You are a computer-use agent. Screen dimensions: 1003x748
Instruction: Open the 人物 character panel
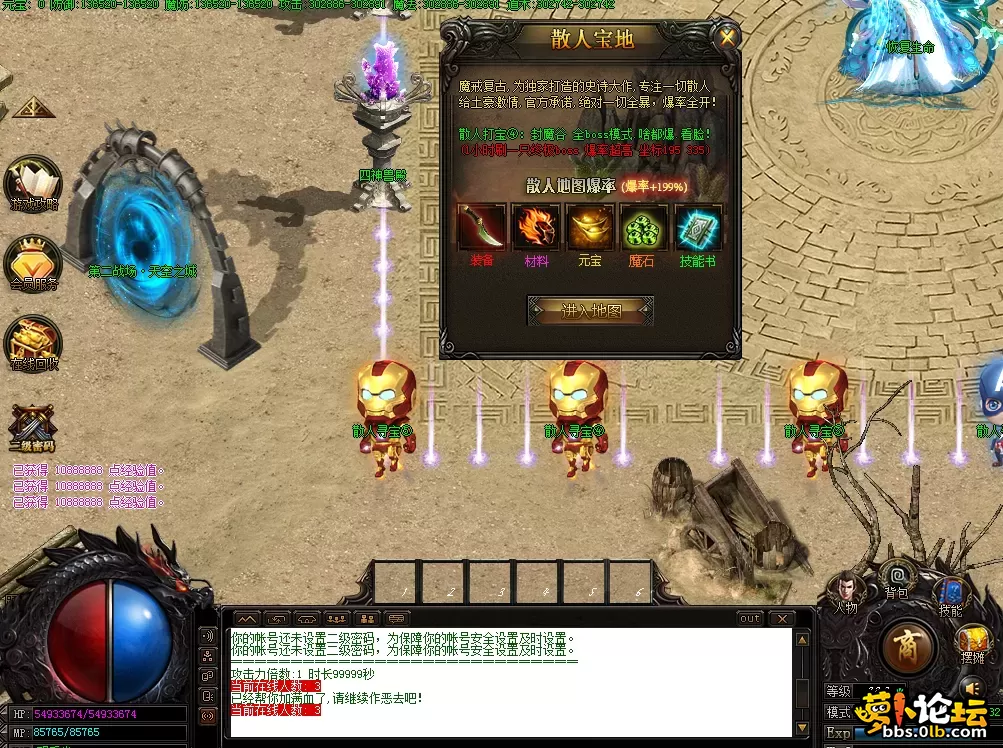pos(846,591)
